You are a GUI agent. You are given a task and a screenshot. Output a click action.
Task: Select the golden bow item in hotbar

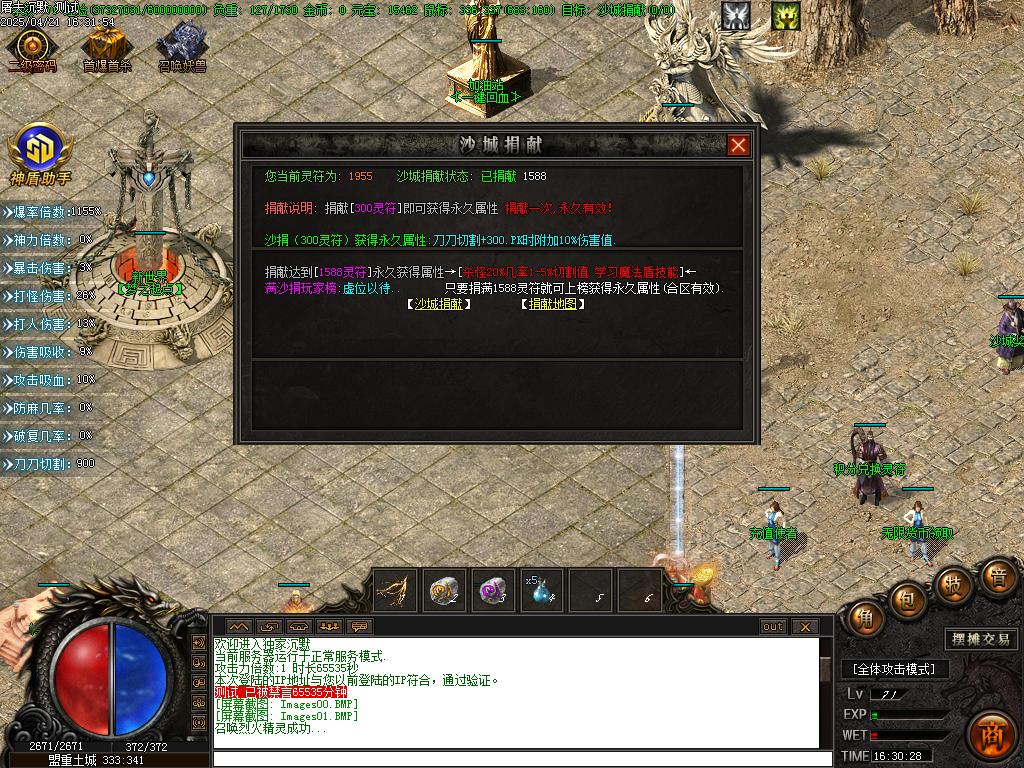point(395,590)
